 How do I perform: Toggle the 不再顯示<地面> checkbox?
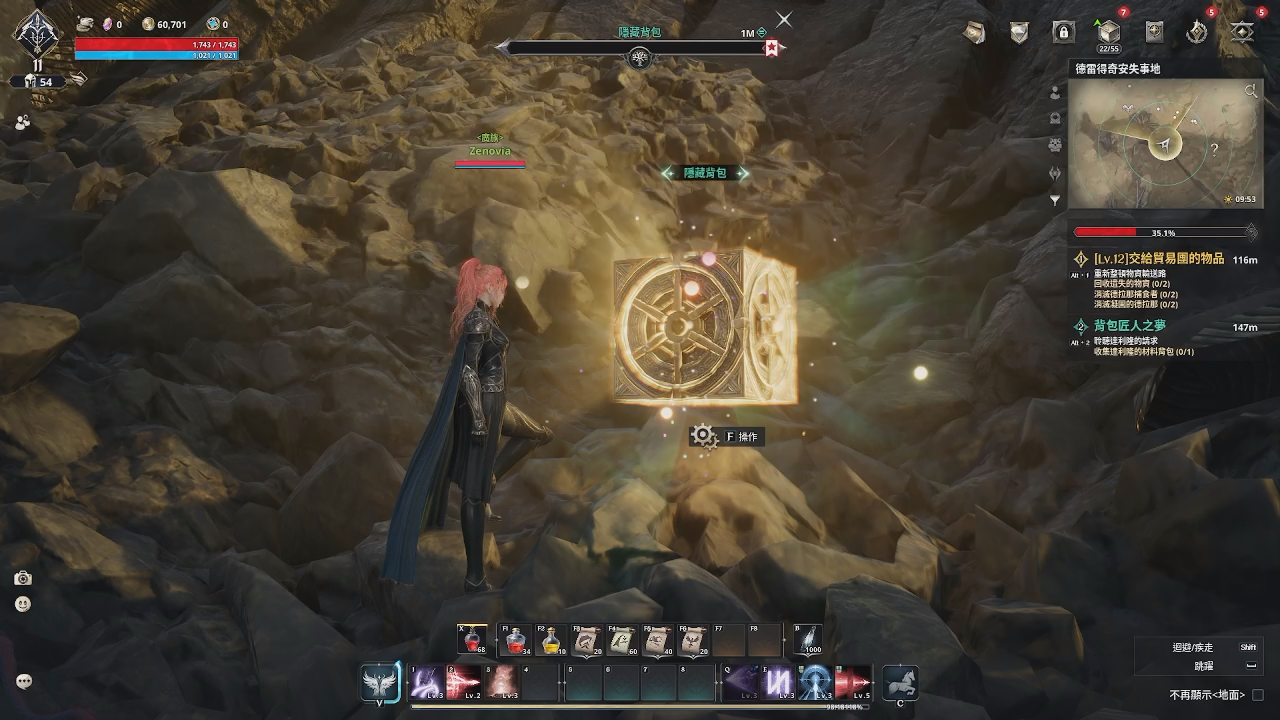[1258, 695]
